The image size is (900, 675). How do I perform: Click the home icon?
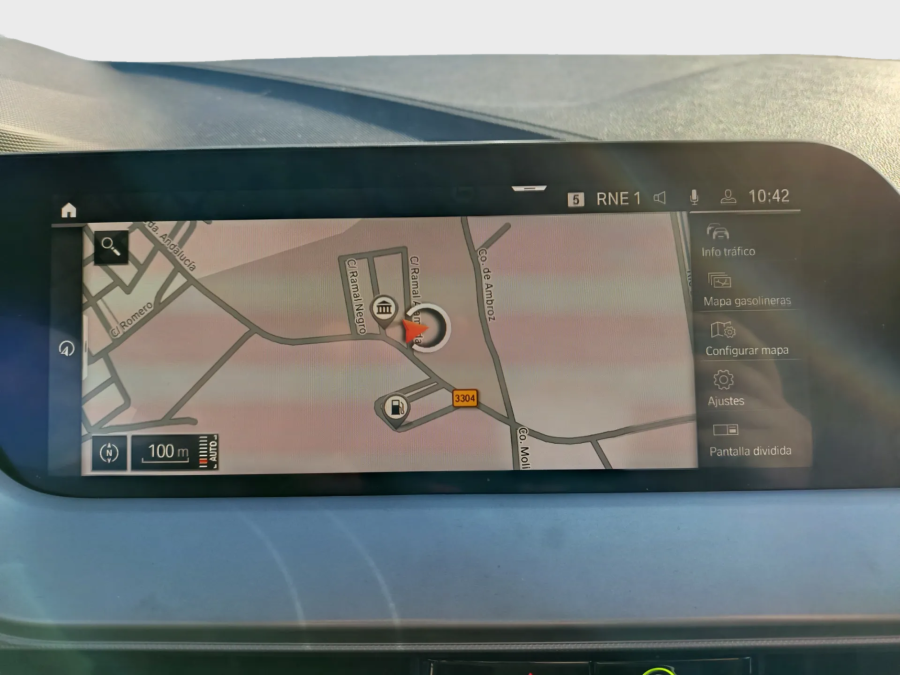click(68, 210)
